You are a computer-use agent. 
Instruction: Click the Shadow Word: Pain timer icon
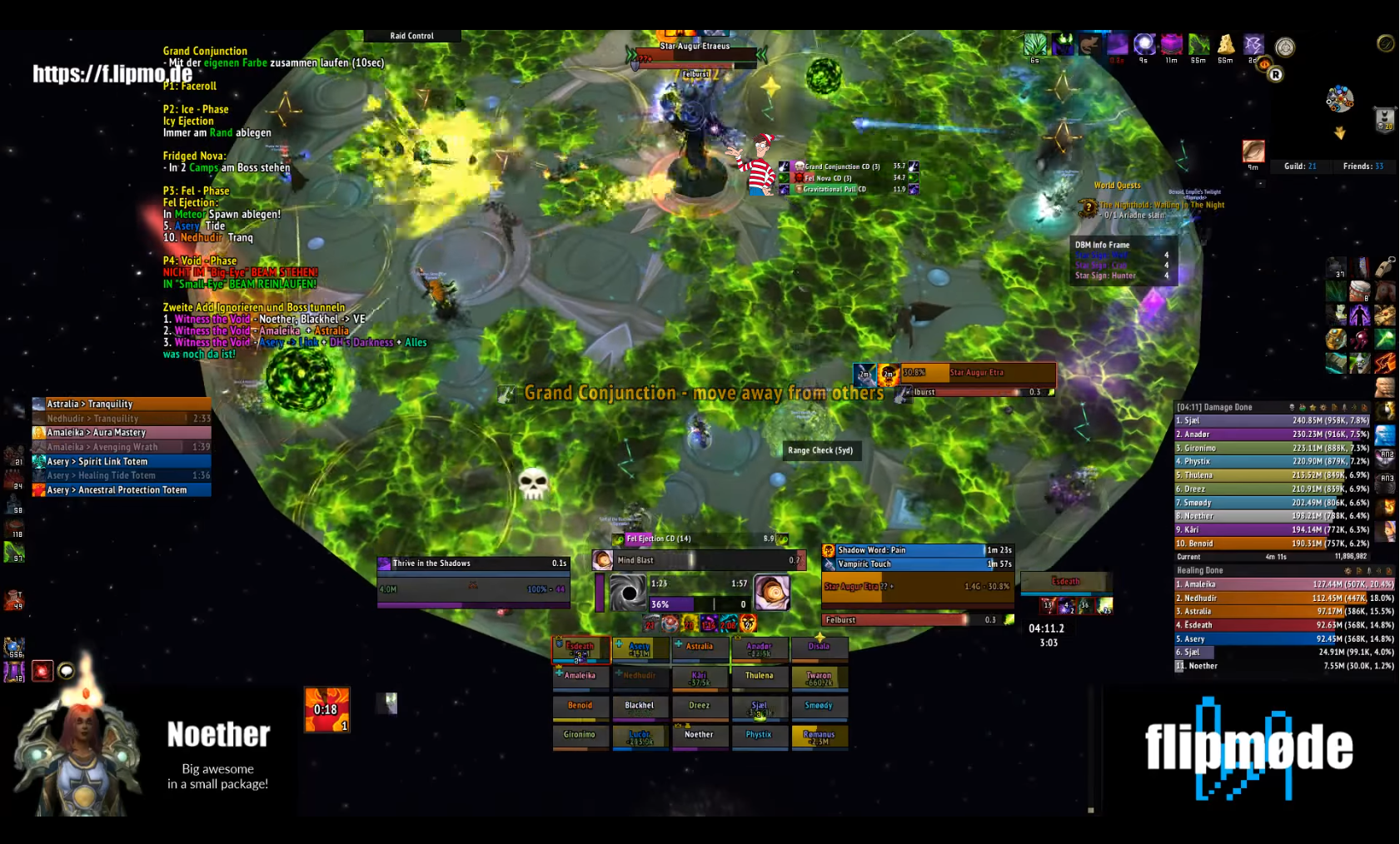coord(829,550)
